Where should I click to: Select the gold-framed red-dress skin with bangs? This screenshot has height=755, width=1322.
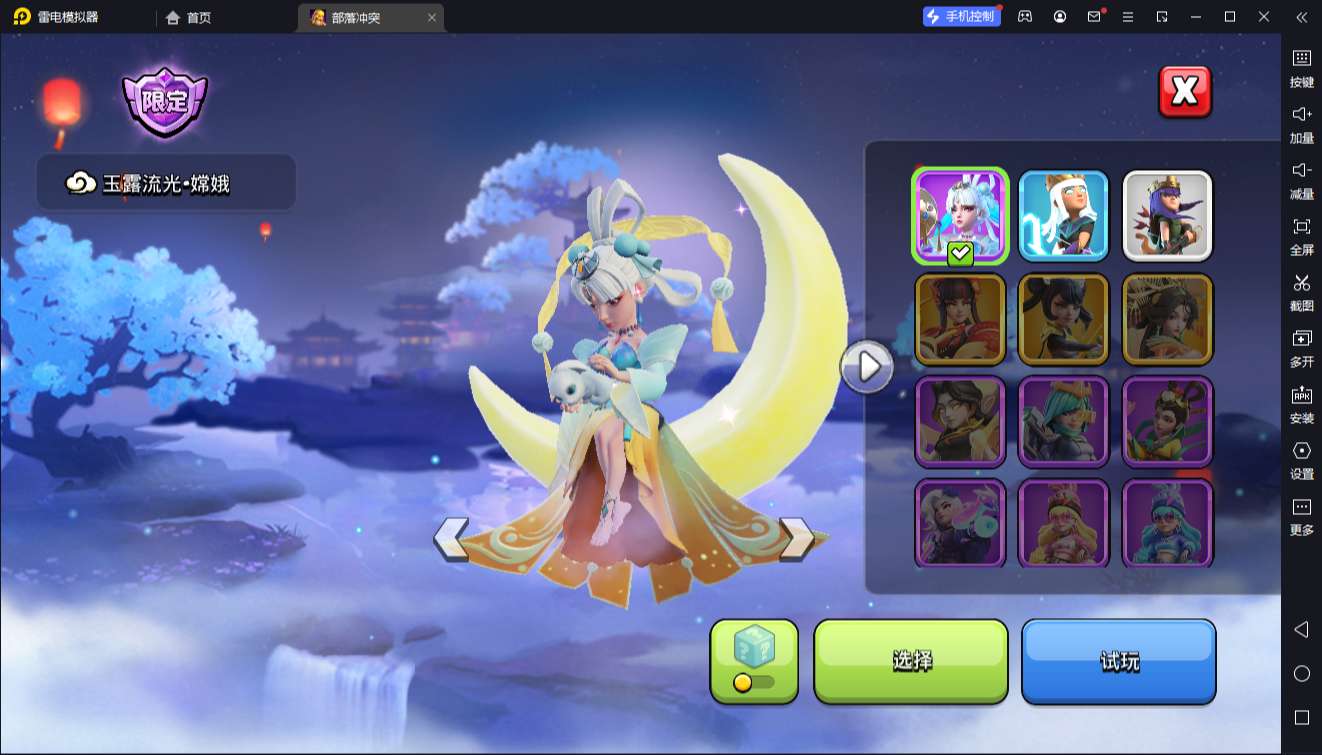click(x=960, y=319)
